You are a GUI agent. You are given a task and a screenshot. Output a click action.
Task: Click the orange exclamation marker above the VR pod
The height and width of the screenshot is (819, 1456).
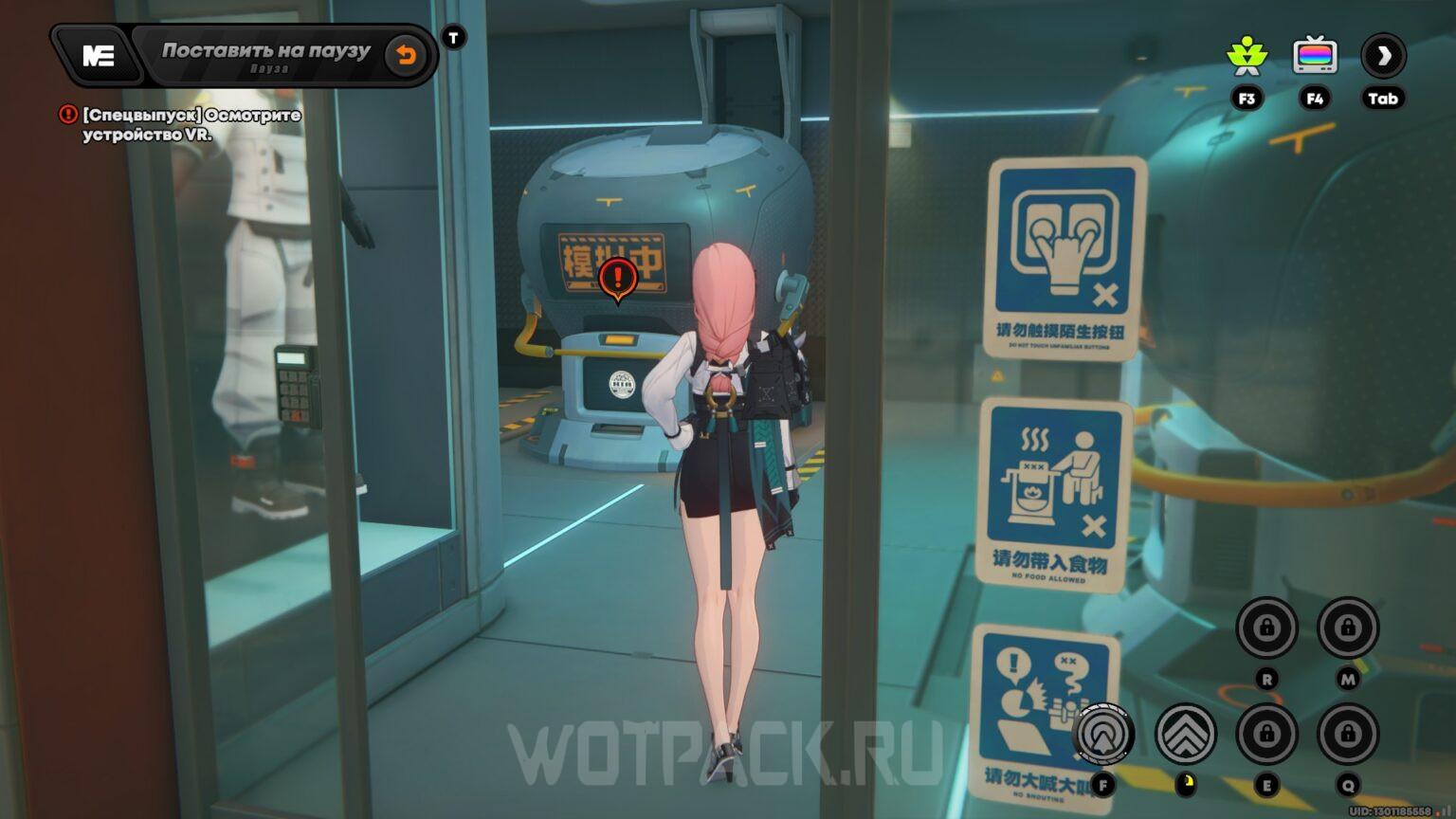618,278
